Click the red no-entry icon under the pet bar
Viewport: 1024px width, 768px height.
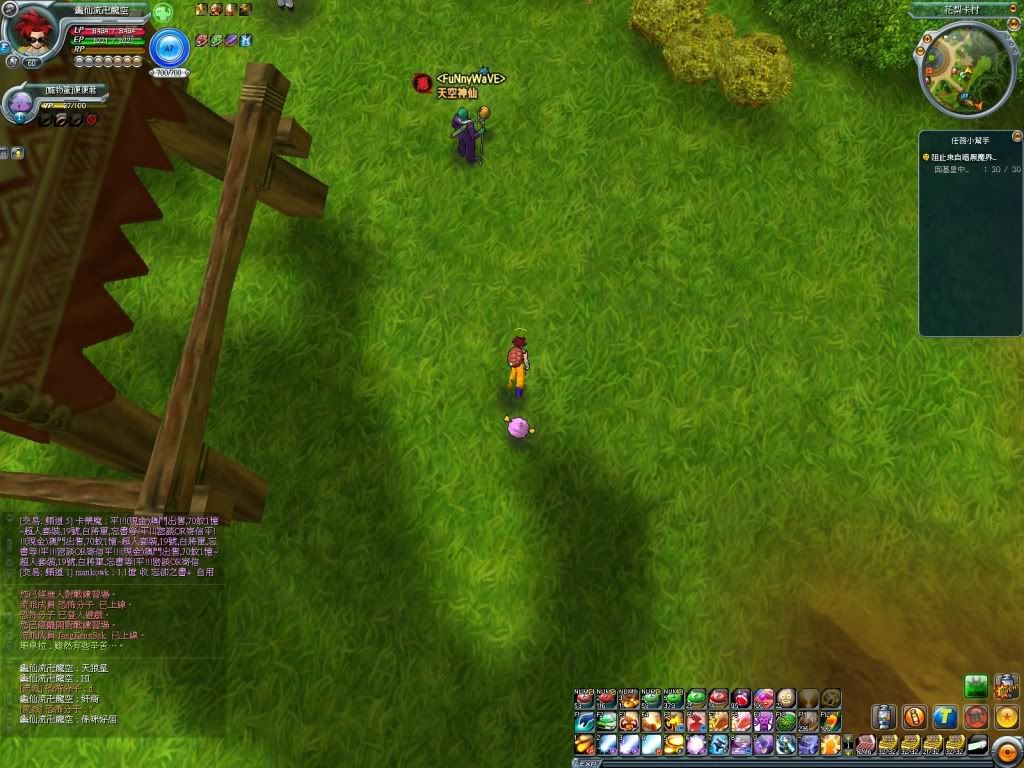pos(91,120)
